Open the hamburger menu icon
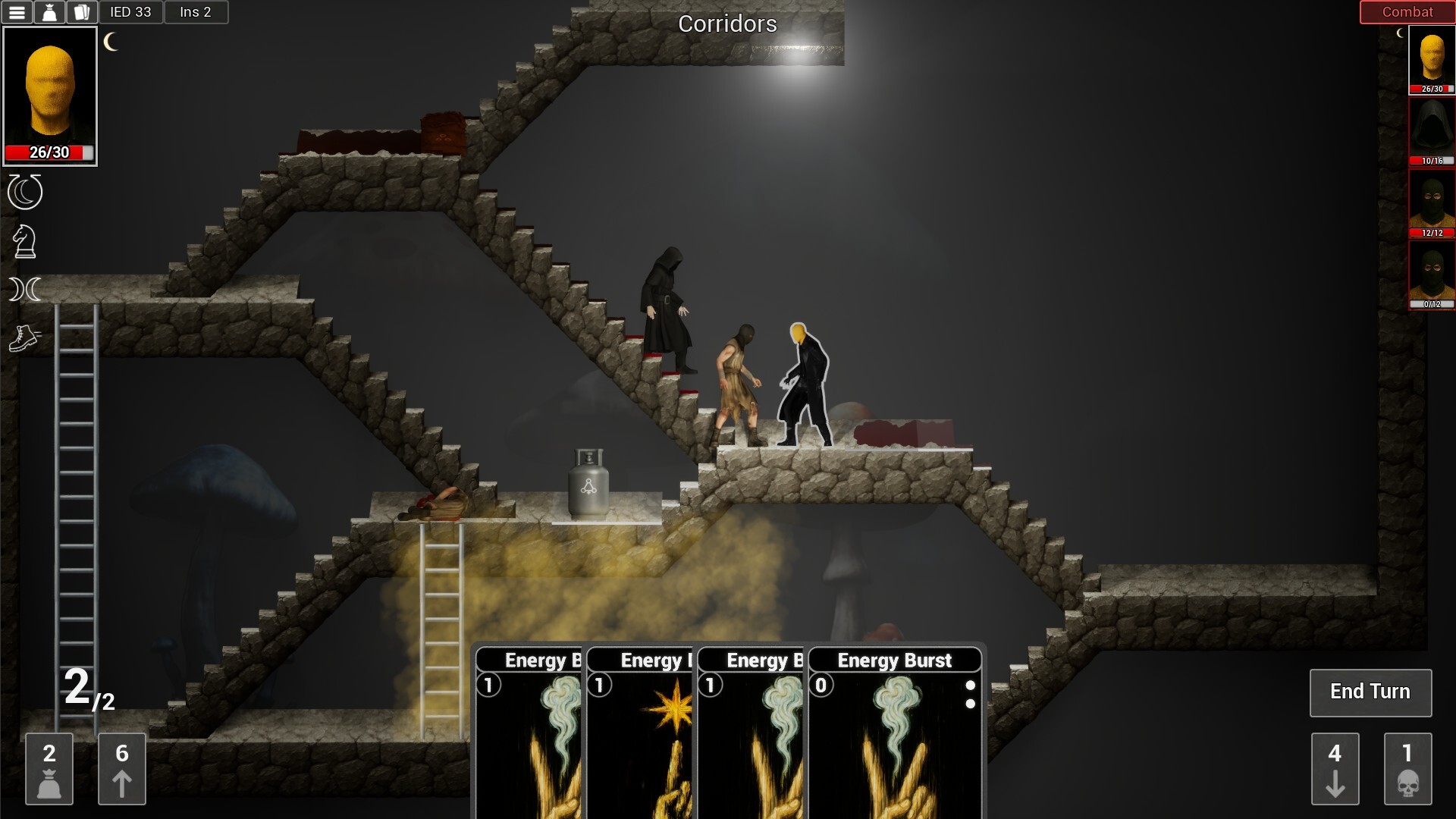 18,11
